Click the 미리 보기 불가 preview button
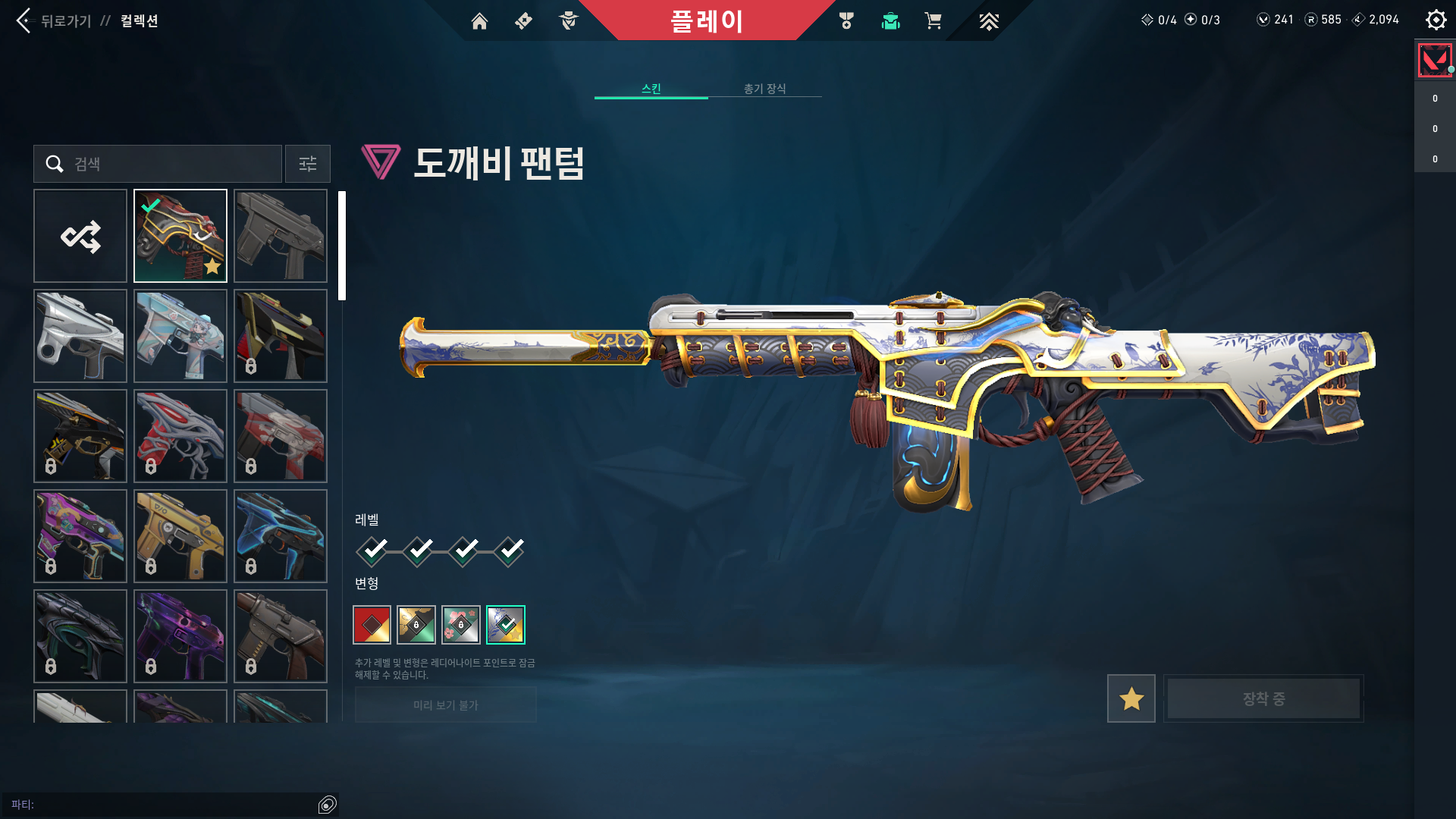The height and width of the screenshot is (819, 1456). (x=445, y=705)
